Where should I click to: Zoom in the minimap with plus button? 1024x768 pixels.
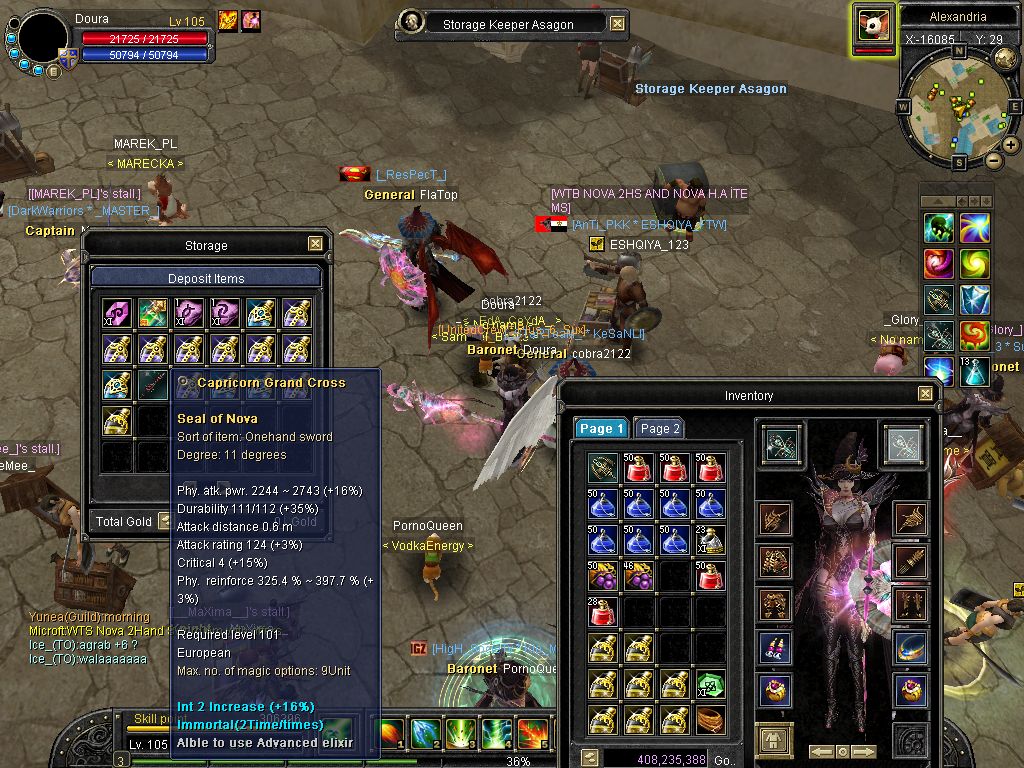click(x=1011, y=145)
